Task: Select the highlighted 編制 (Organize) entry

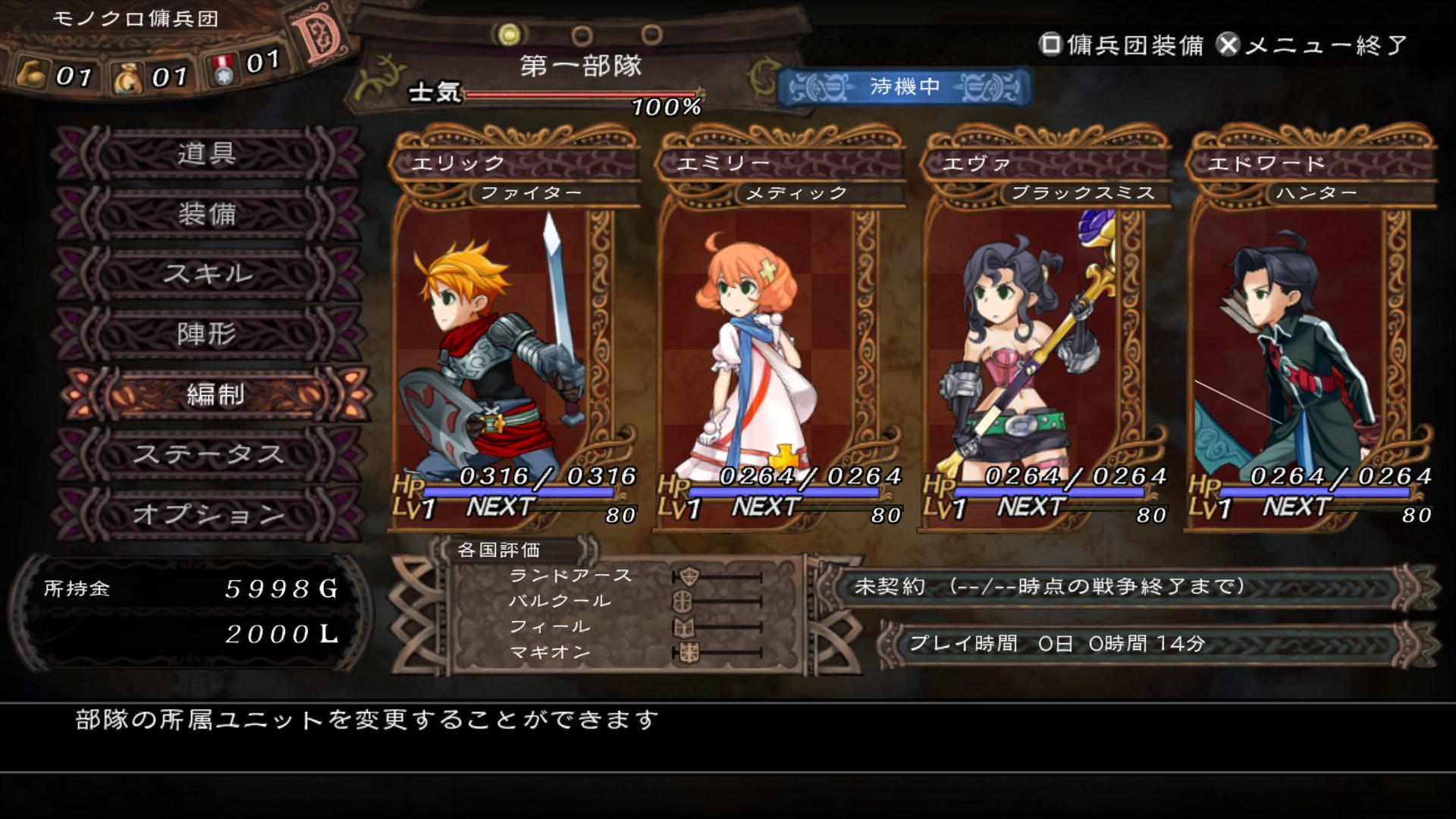Action: coord(215,394)
